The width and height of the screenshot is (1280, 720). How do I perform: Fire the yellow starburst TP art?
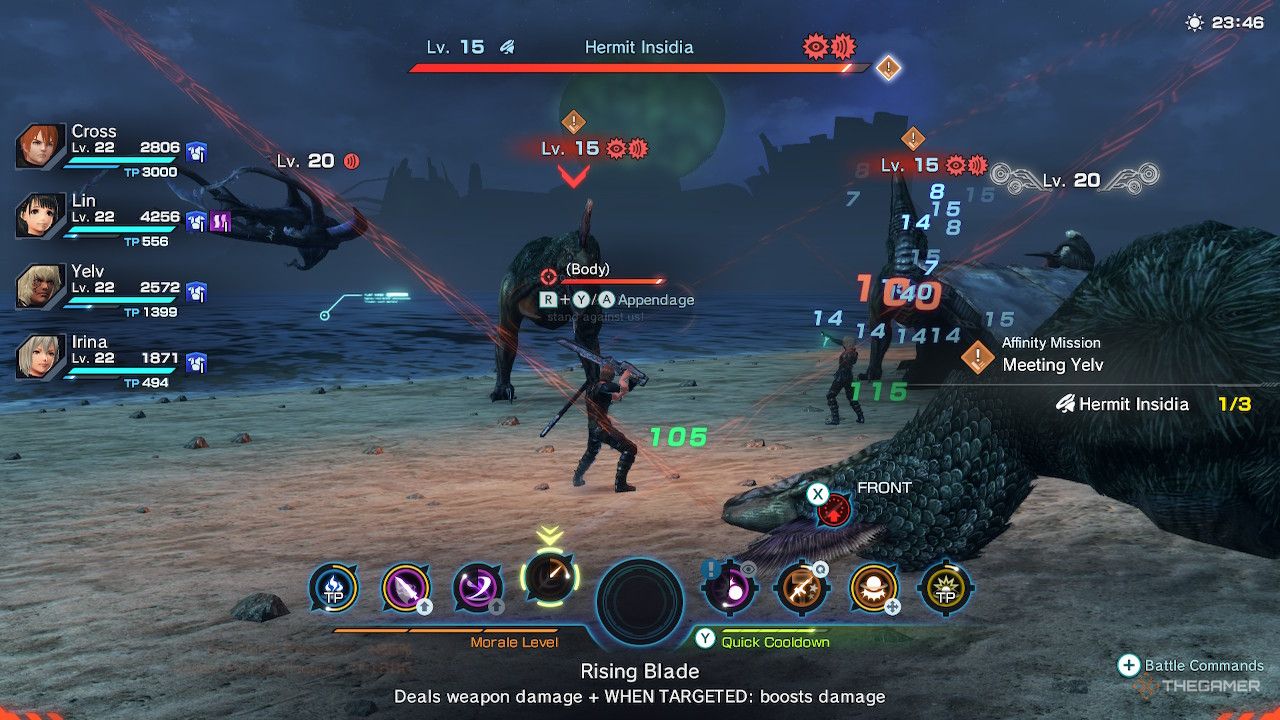(945, 588)
